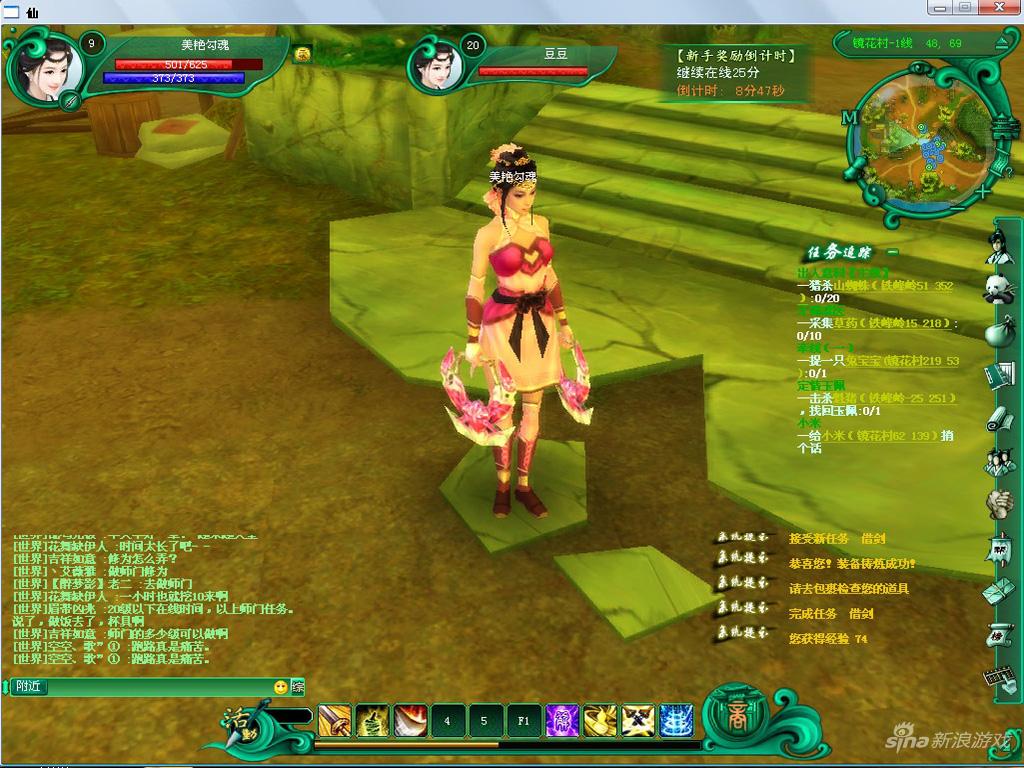Open the mall button beside hotbar
The image size is (1024, 768).
[x=737, y=719]
